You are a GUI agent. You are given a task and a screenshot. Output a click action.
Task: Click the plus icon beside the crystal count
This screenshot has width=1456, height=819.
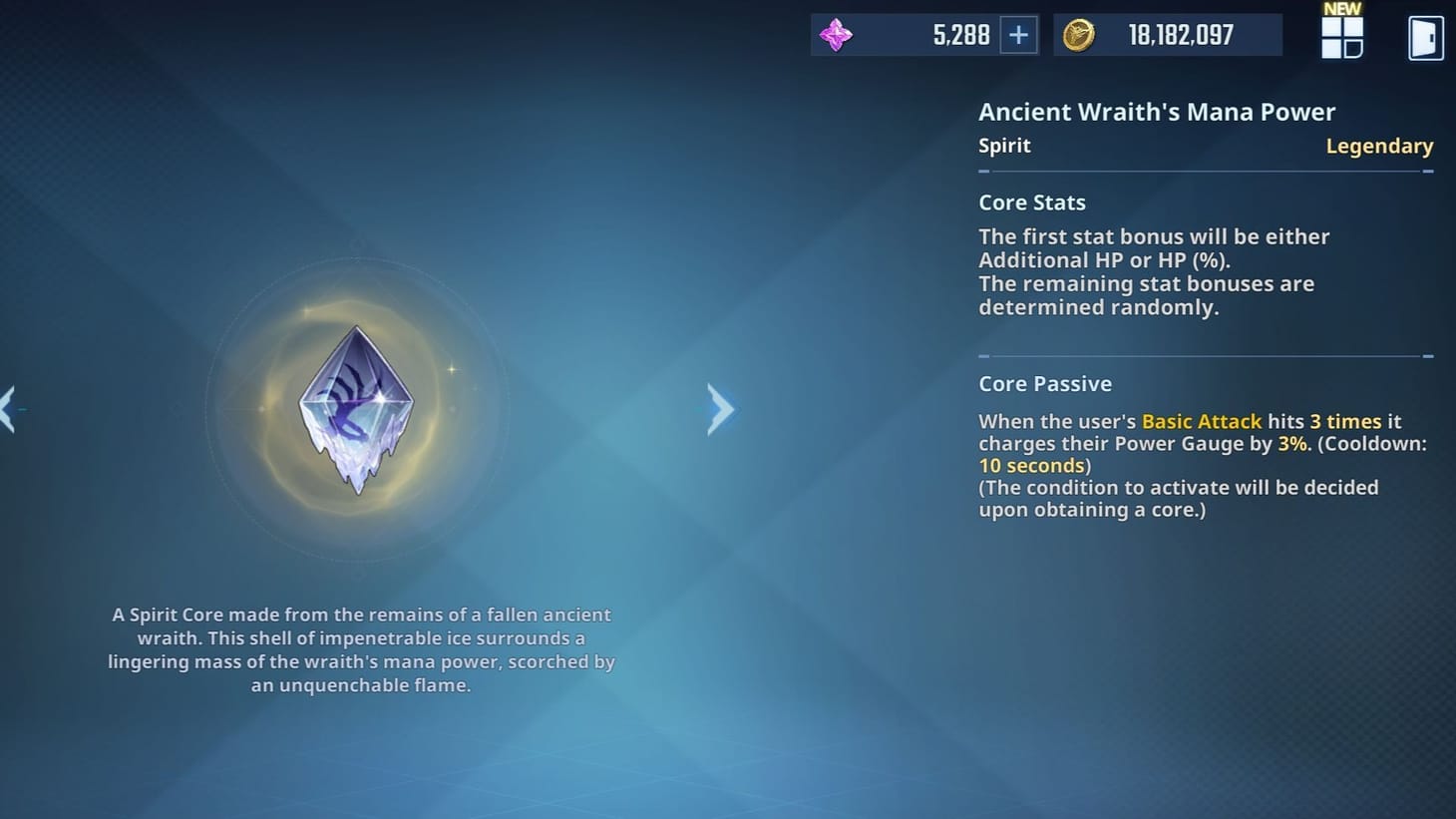[1019, 34]
